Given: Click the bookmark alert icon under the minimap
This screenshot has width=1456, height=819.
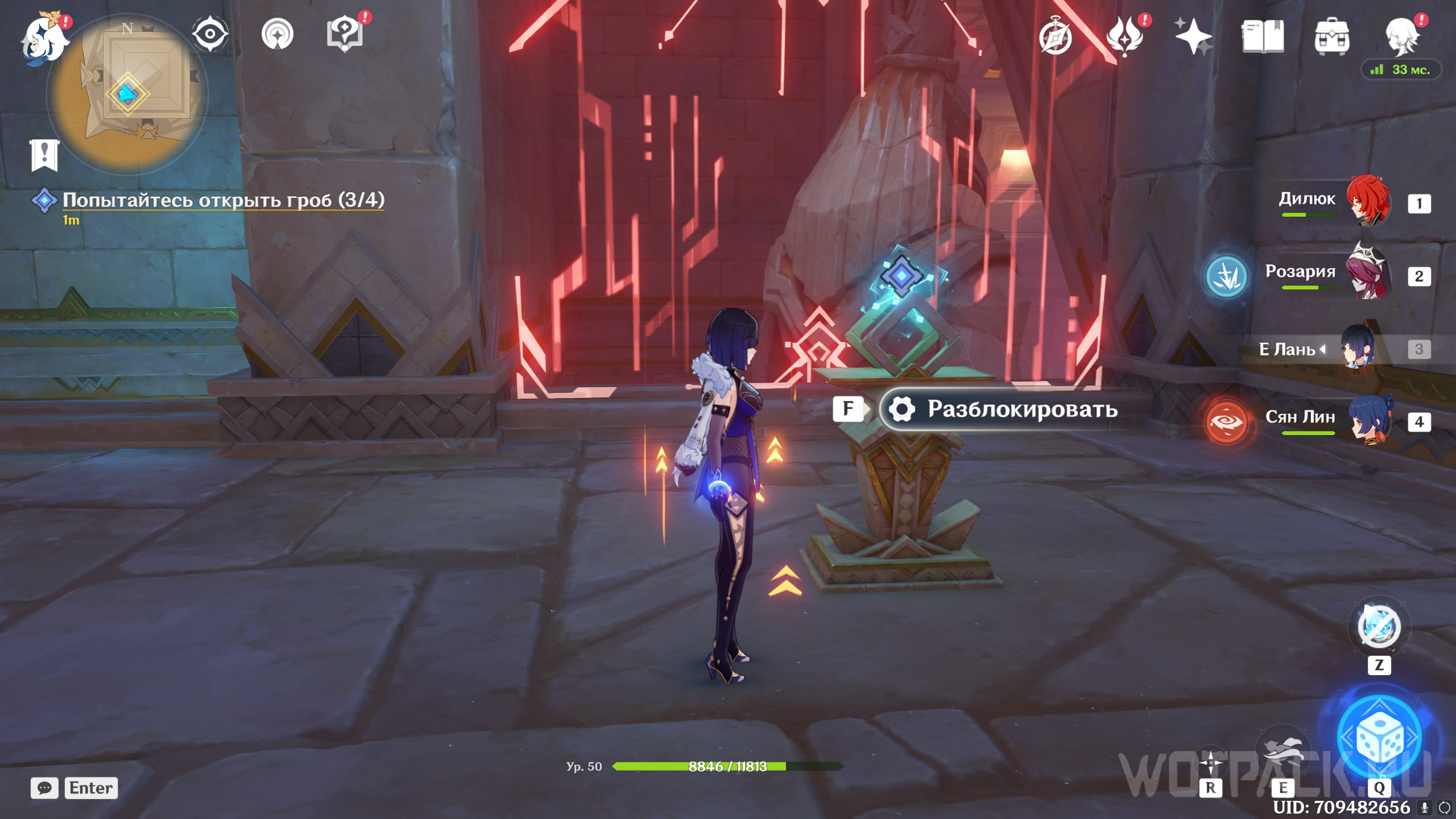Looking at the screenshot, I should (44, 154).
